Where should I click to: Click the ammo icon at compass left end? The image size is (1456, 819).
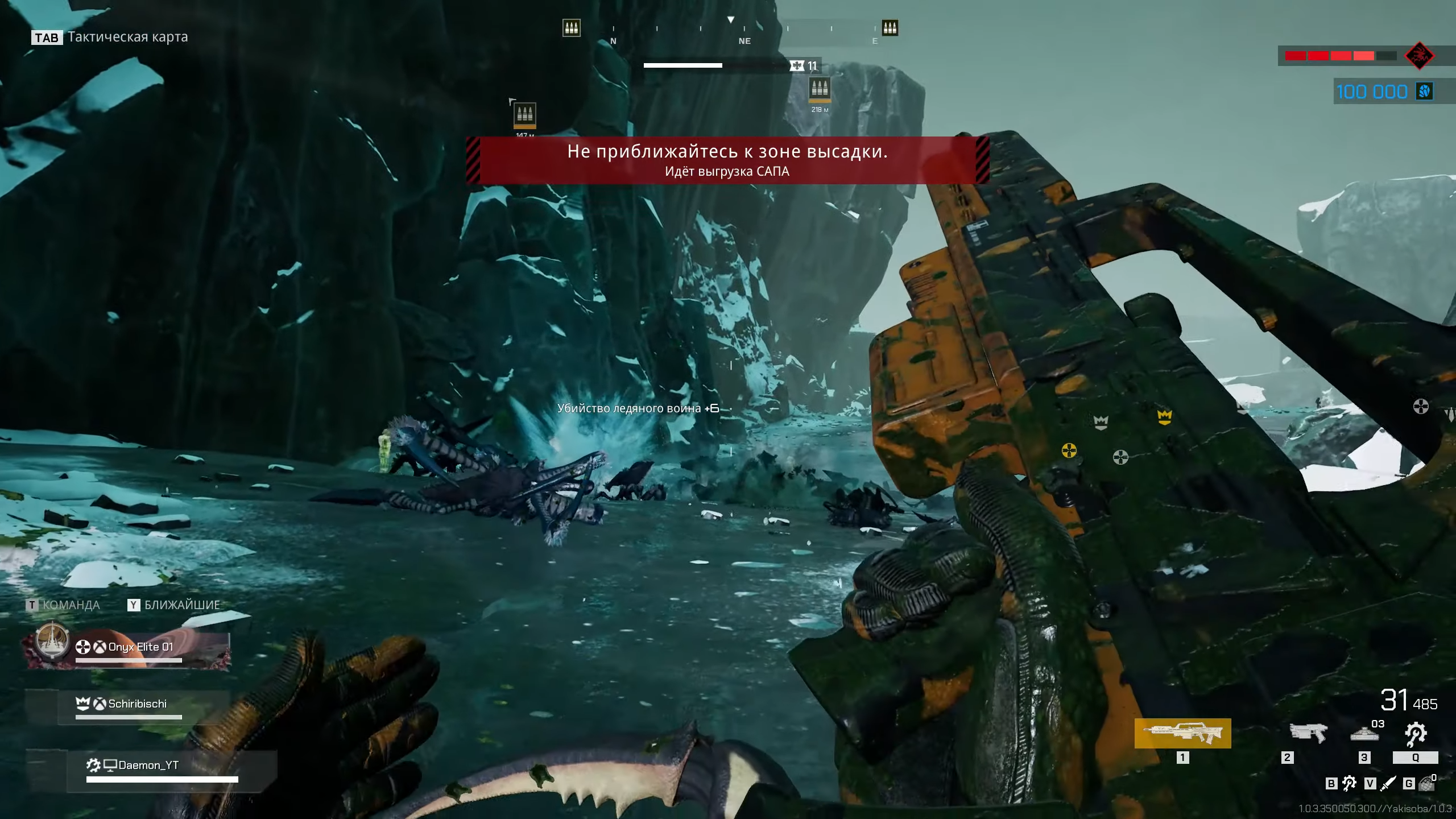(572, 28)
